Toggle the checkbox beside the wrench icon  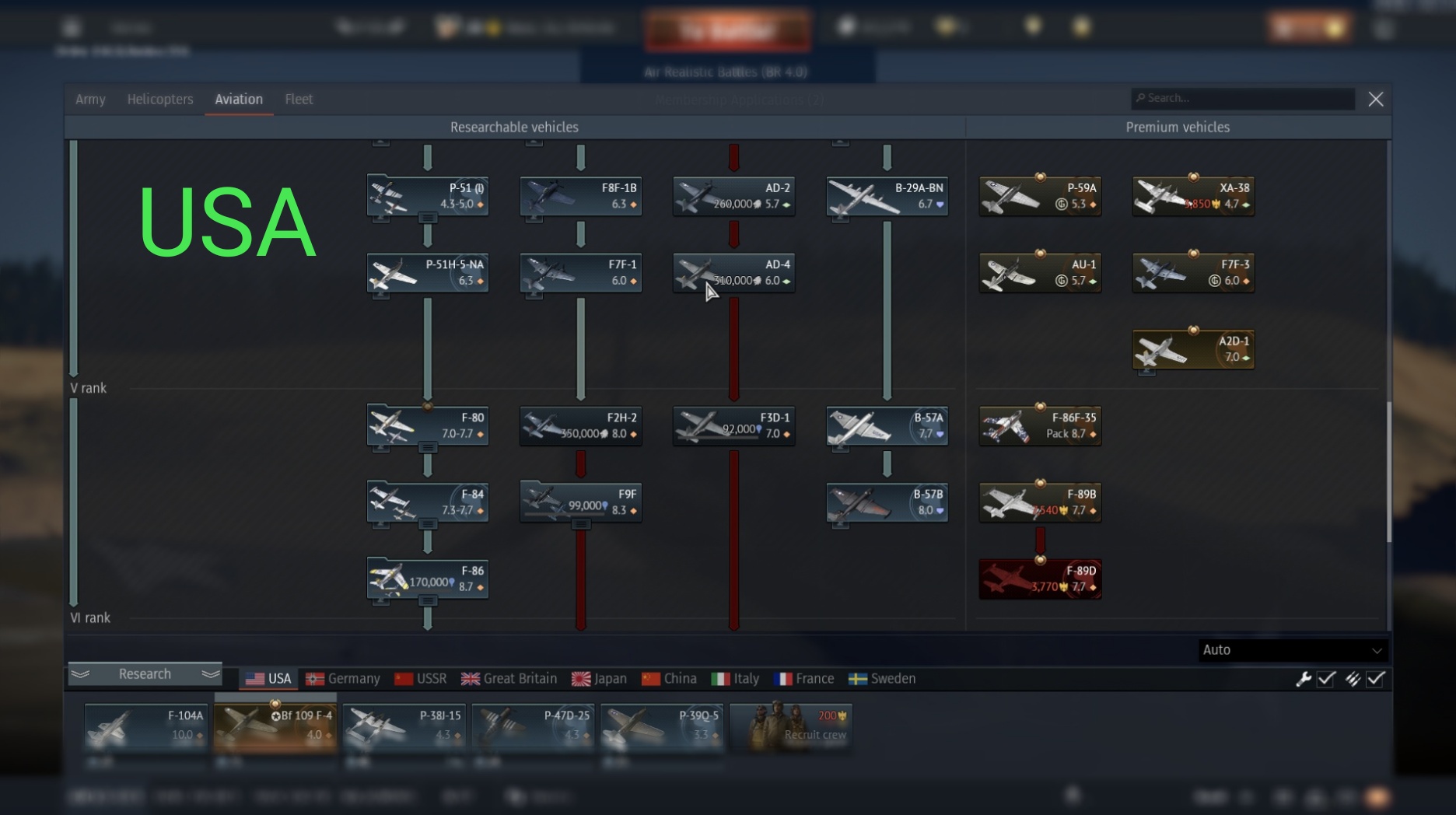tap(1325, 679)
